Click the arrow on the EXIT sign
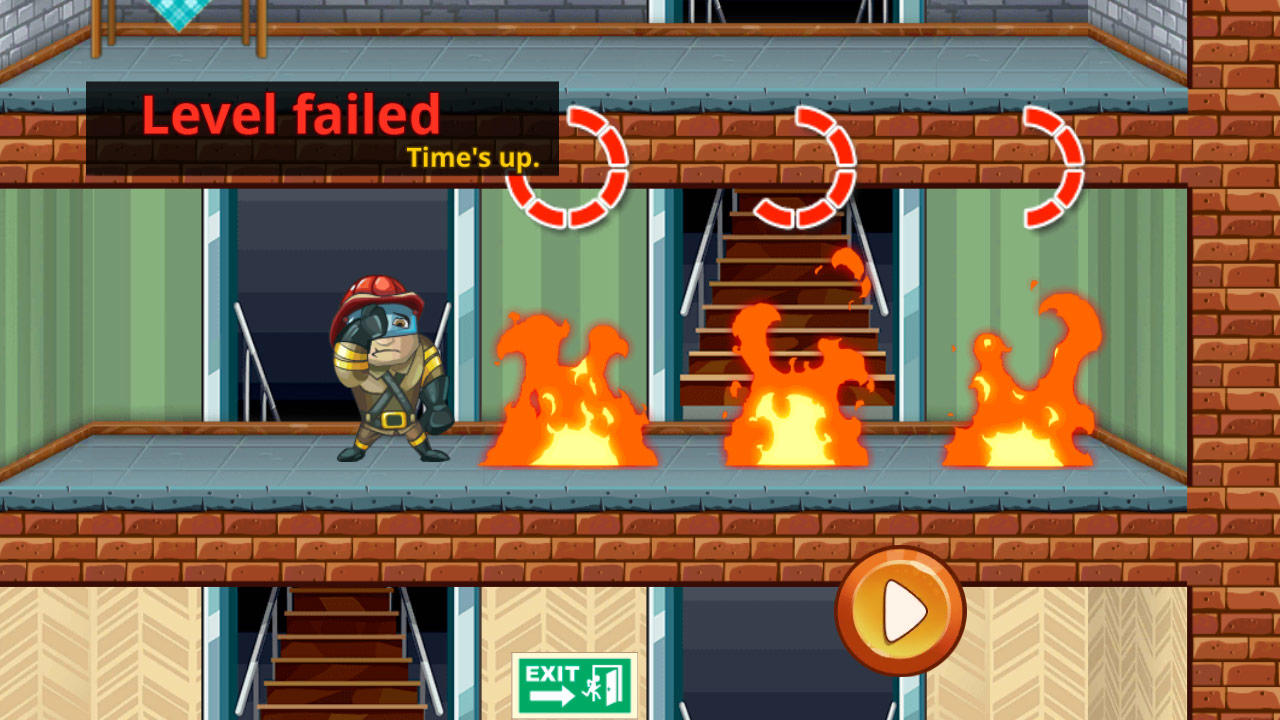 pyautogui.click(x=554, y=696)
